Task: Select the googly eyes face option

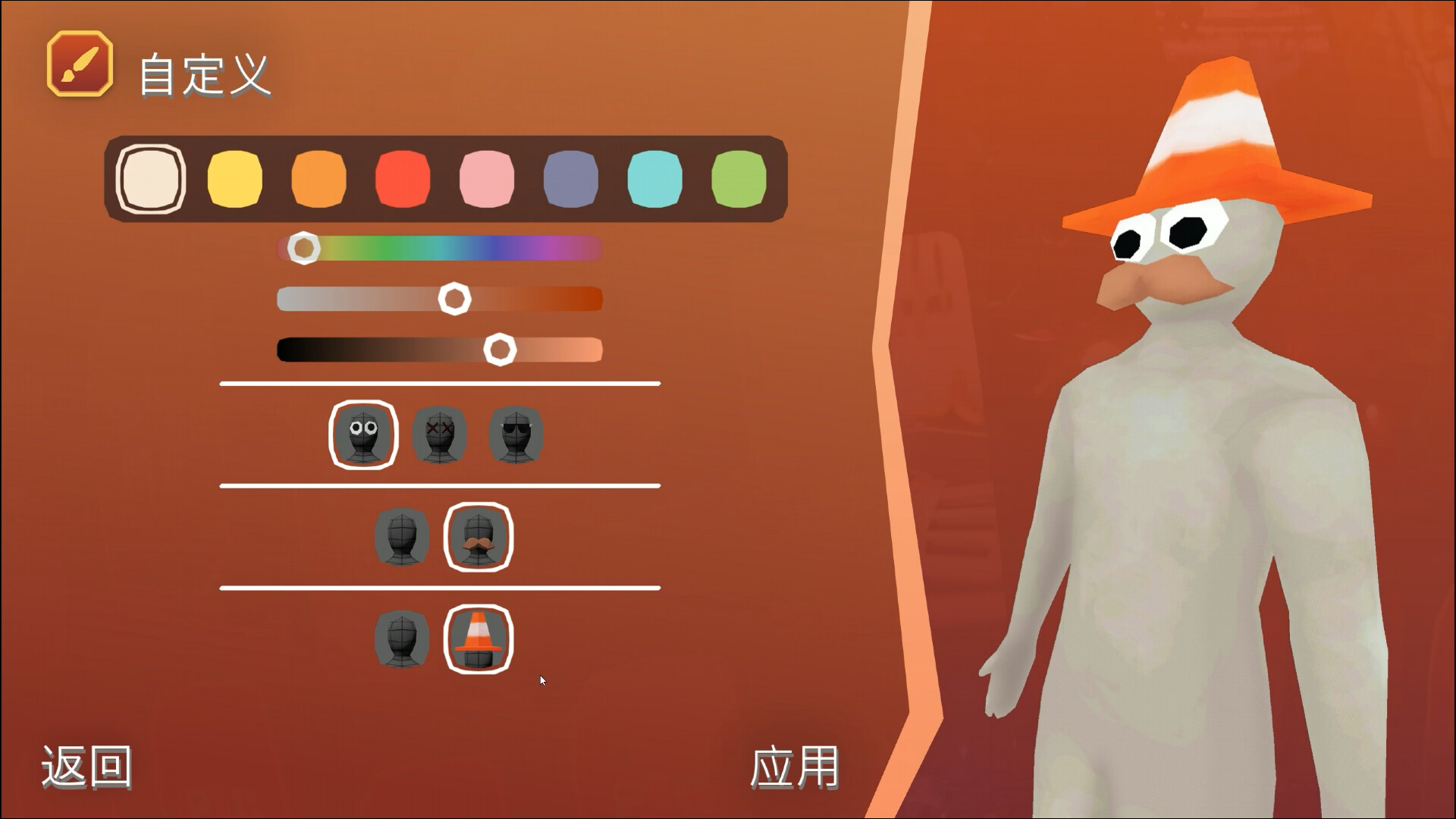Action: click(x=364, y=434)
